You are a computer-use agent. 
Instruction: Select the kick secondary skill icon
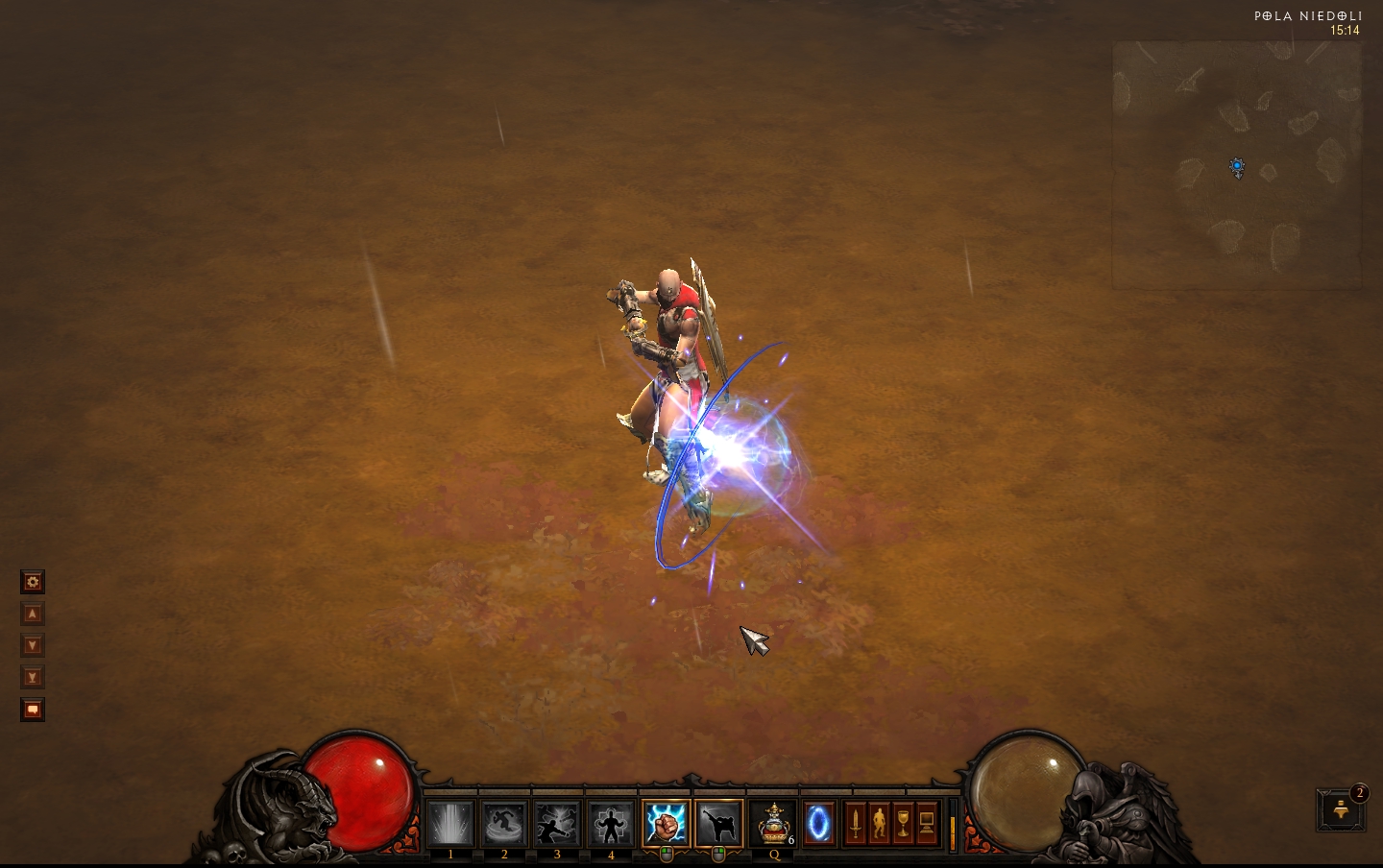(719, 824)
